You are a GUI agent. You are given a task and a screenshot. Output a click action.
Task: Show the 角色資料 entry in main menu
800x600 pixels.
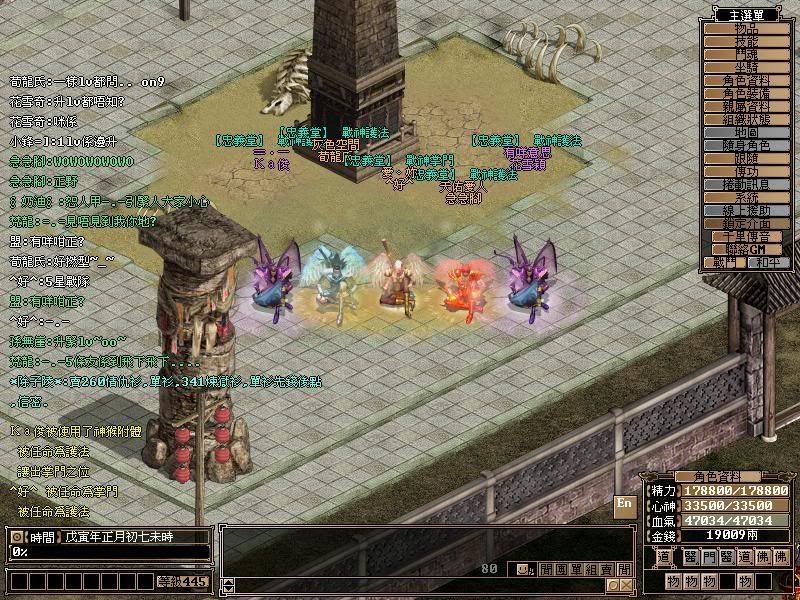coord(747,81)
